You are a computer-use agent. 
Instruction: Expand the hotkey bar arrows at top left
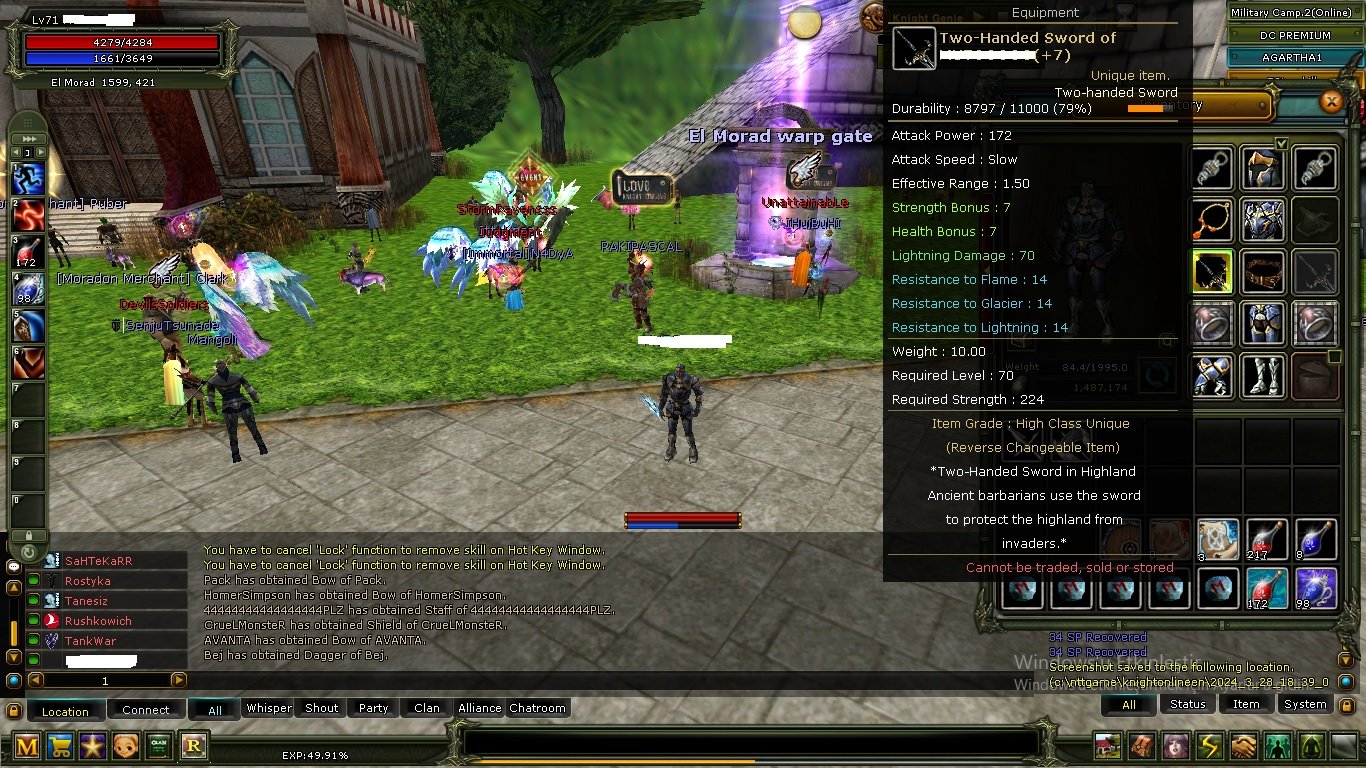click(x=27, y=139)
